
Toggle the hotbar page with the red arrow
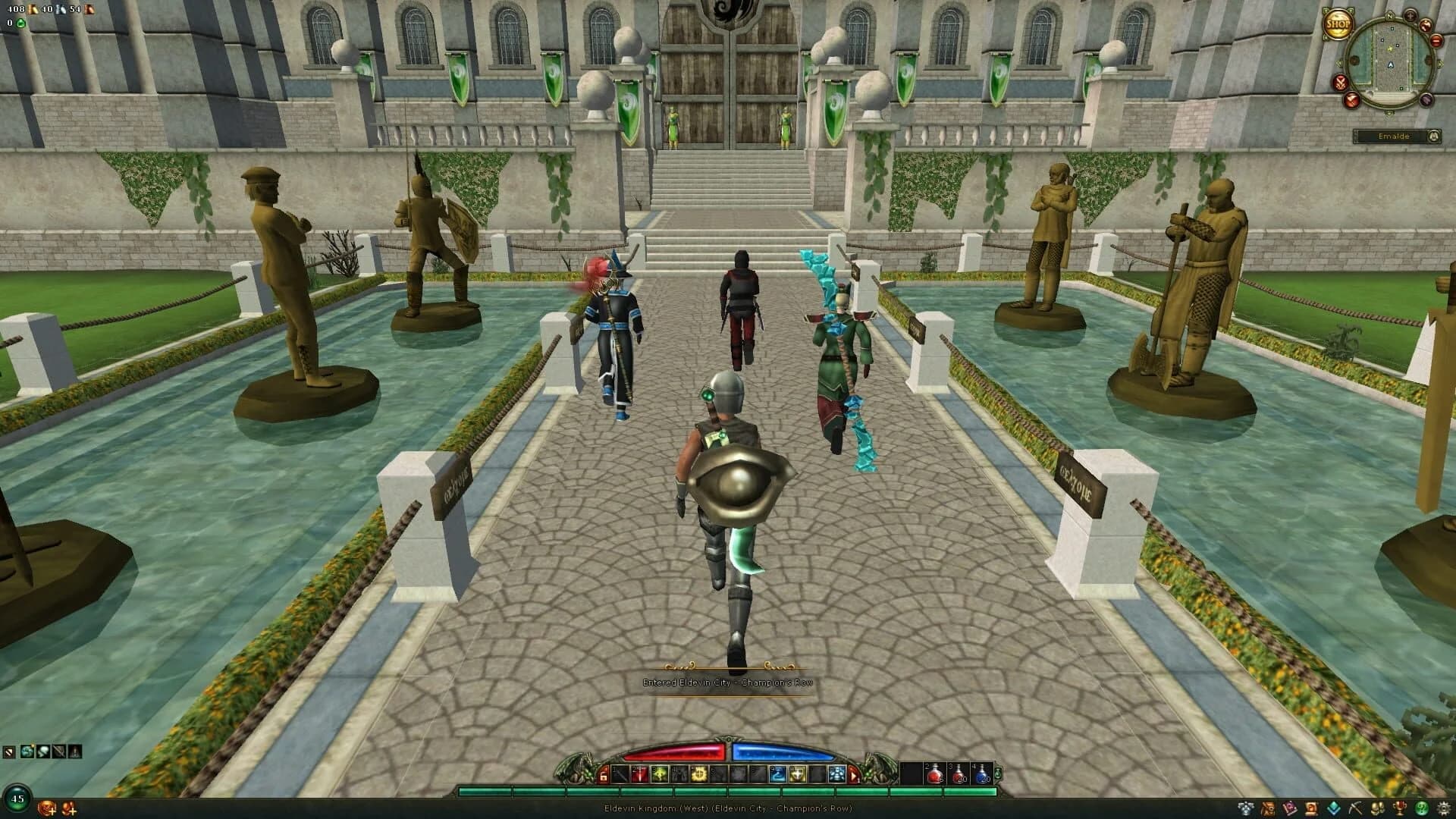point(854,776)
